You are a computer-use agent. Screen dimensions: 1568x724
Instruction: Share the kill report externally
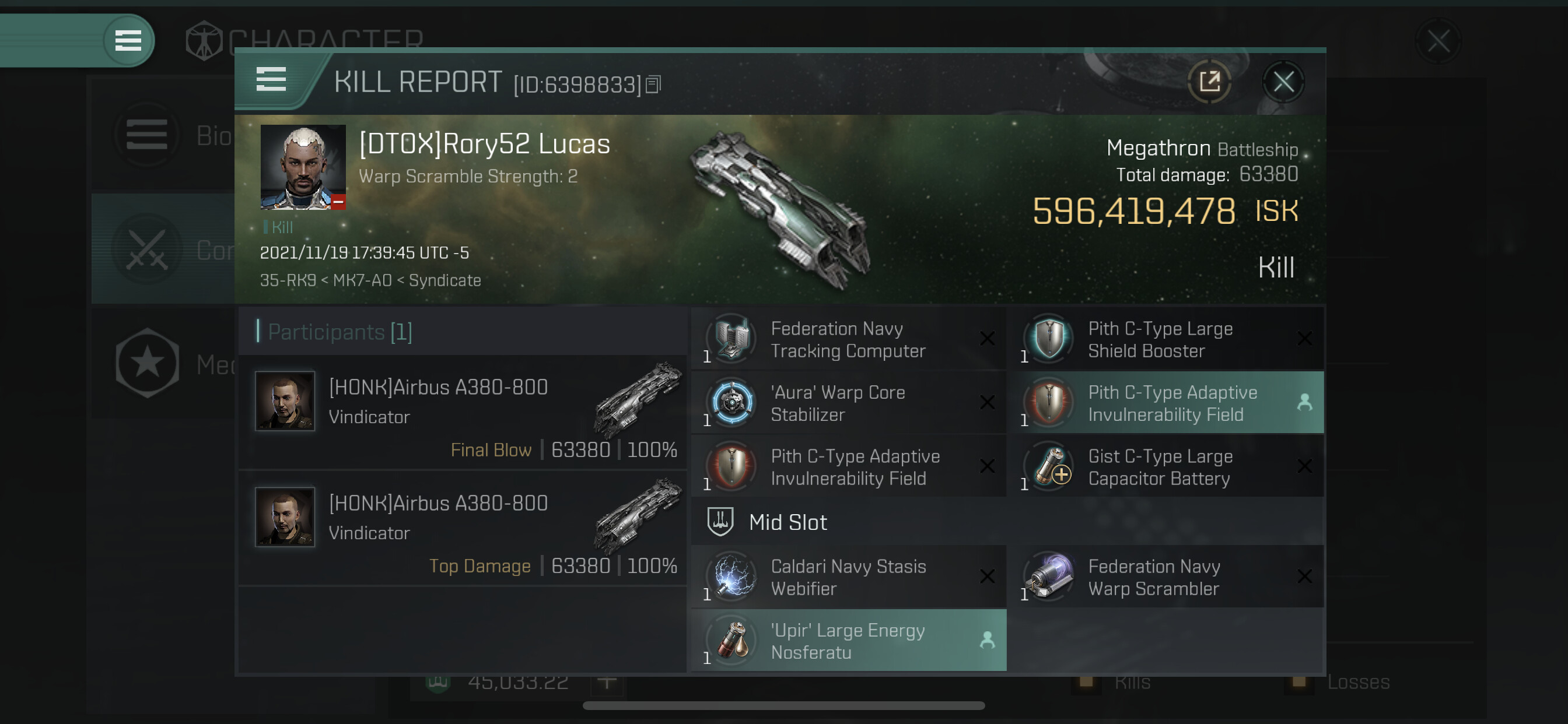1209,82
